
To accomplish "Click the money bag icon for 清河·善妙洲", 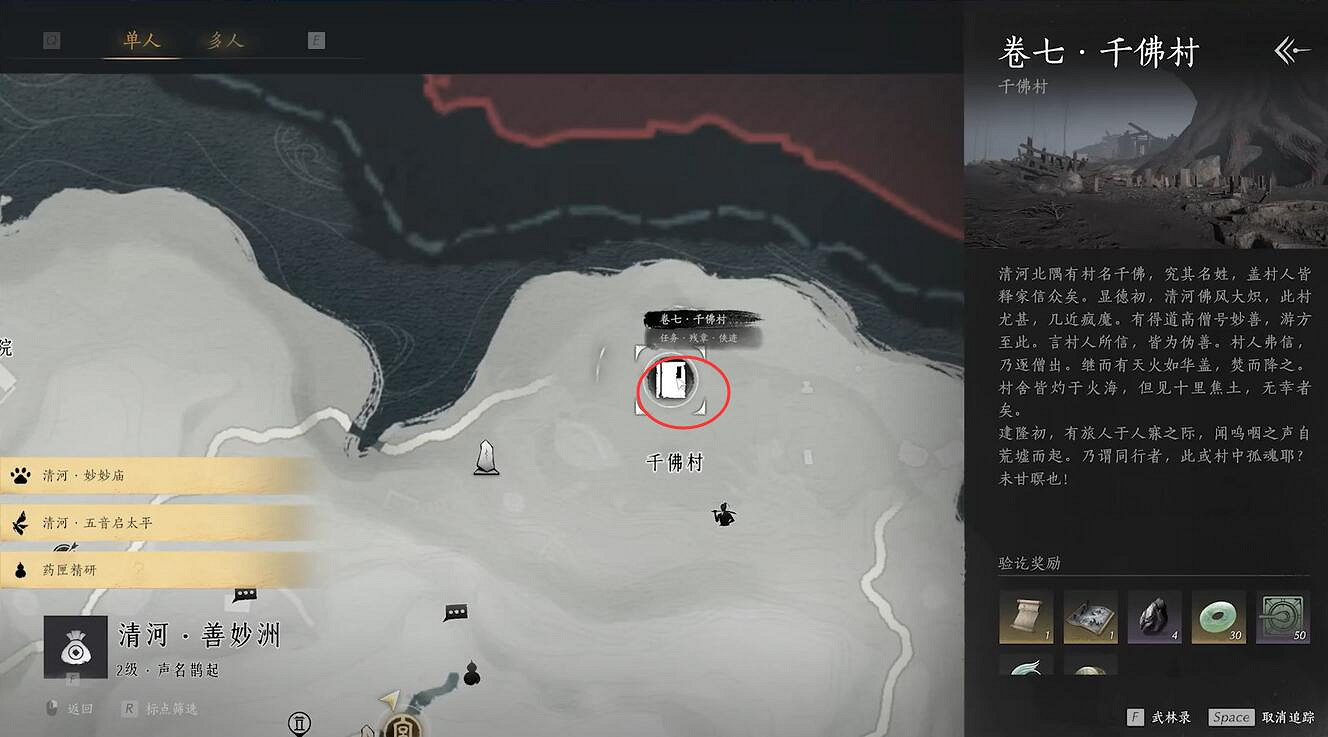I will pos(77,646).
